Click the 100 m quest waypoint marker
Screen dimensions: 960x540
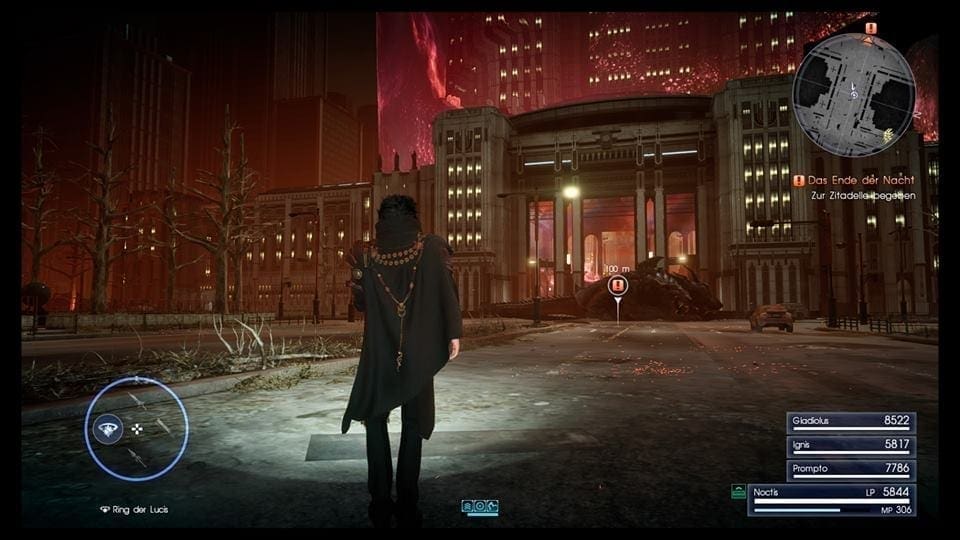[x=617, y=286]
